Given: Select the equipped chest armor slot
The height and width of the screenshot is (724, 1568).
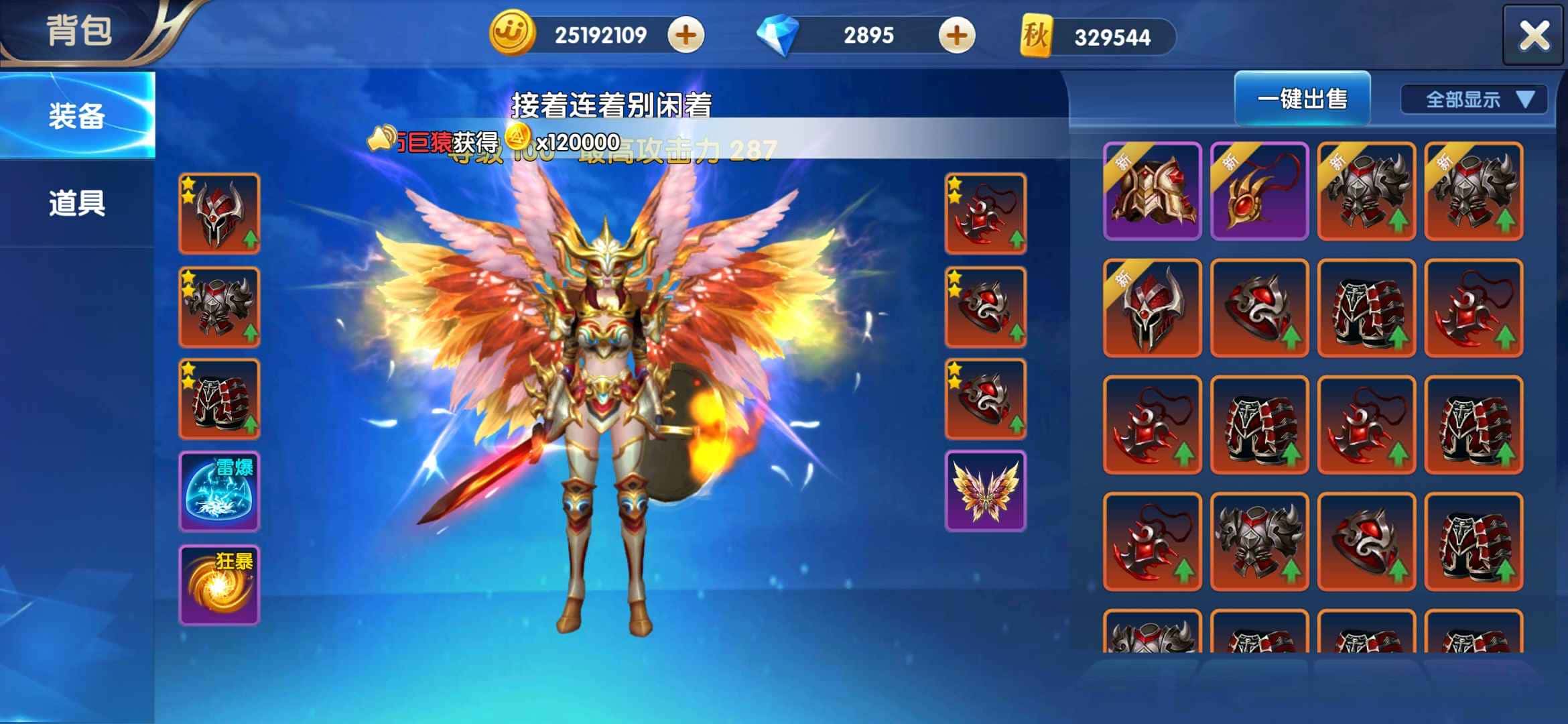Looking at the screenshot, I should click(219, 307).
